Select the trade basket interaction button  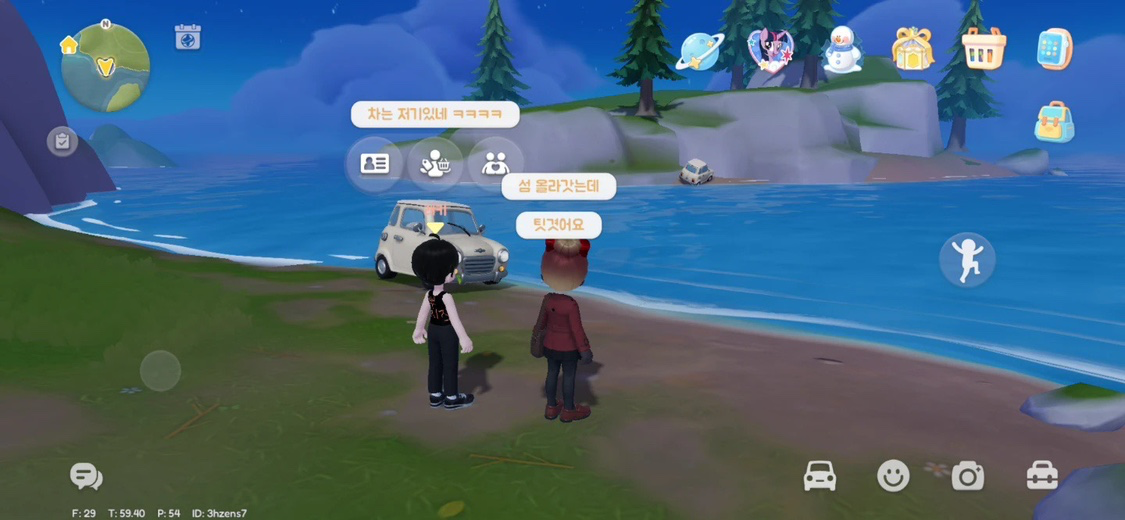click(x=435, y=164)
